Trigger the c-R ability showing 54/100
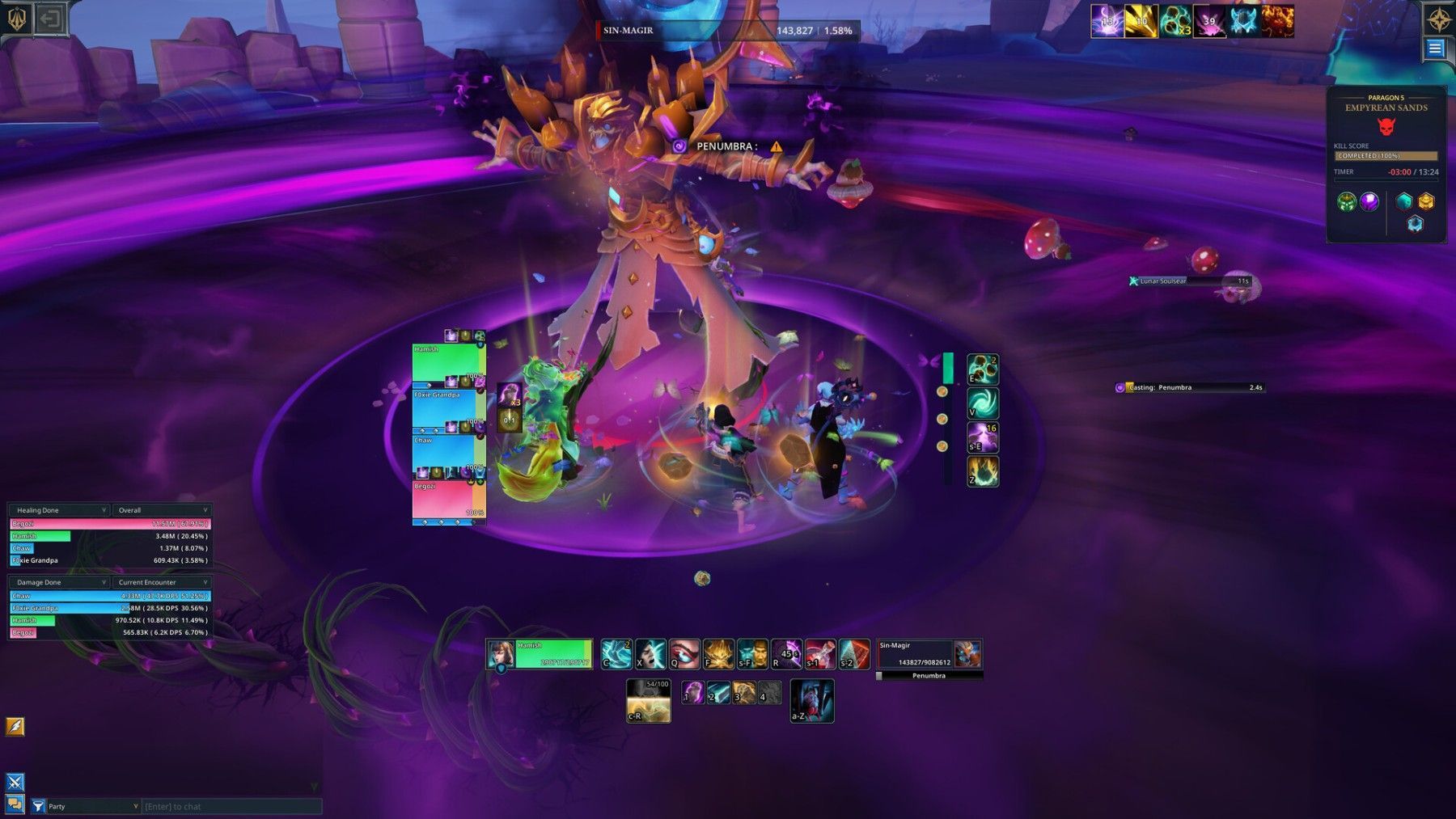1456x819 pixels. coord(648,700)
